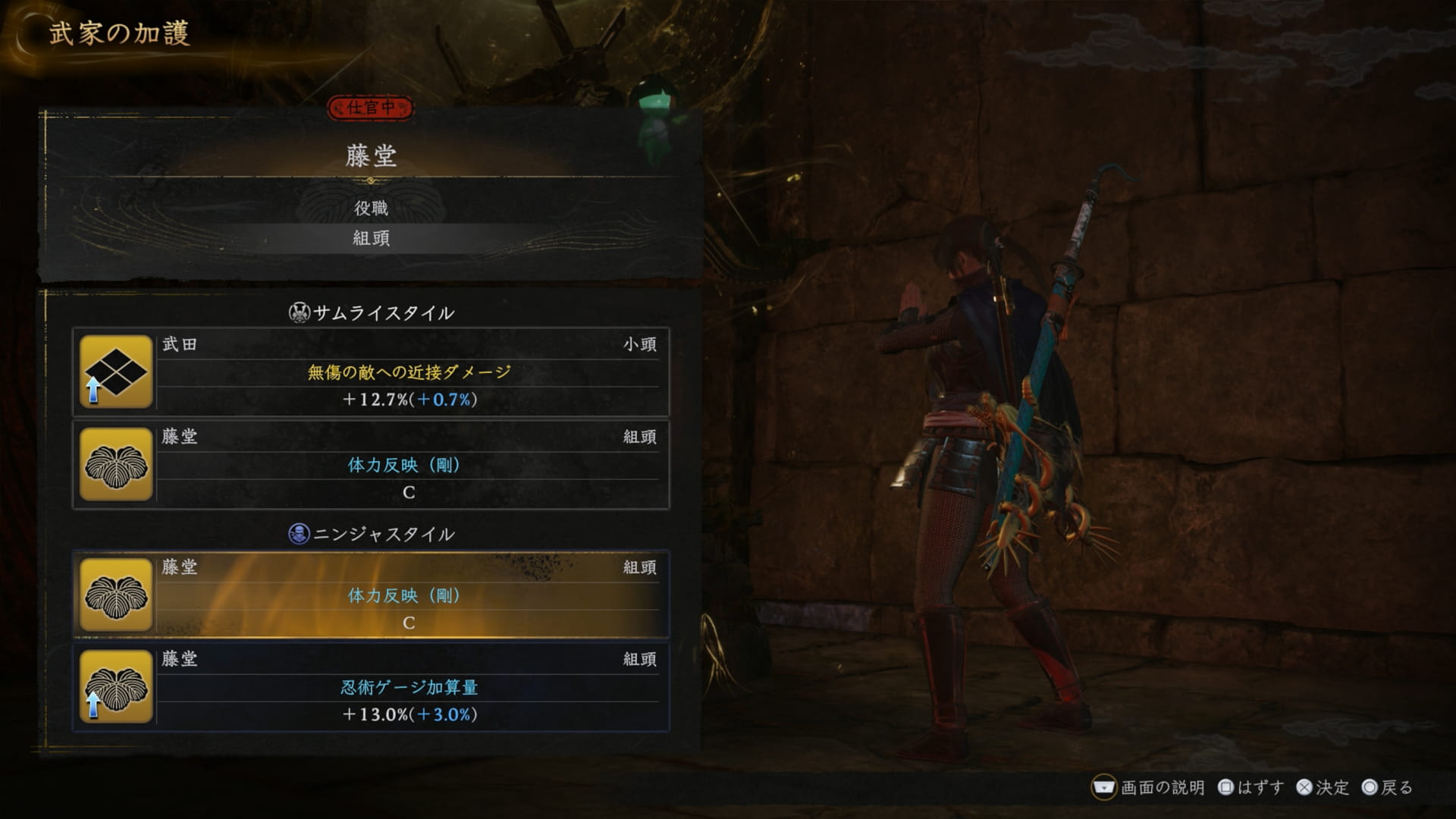
Task: Open the 藤堂 clan service panel
Action: pos(371,155)
